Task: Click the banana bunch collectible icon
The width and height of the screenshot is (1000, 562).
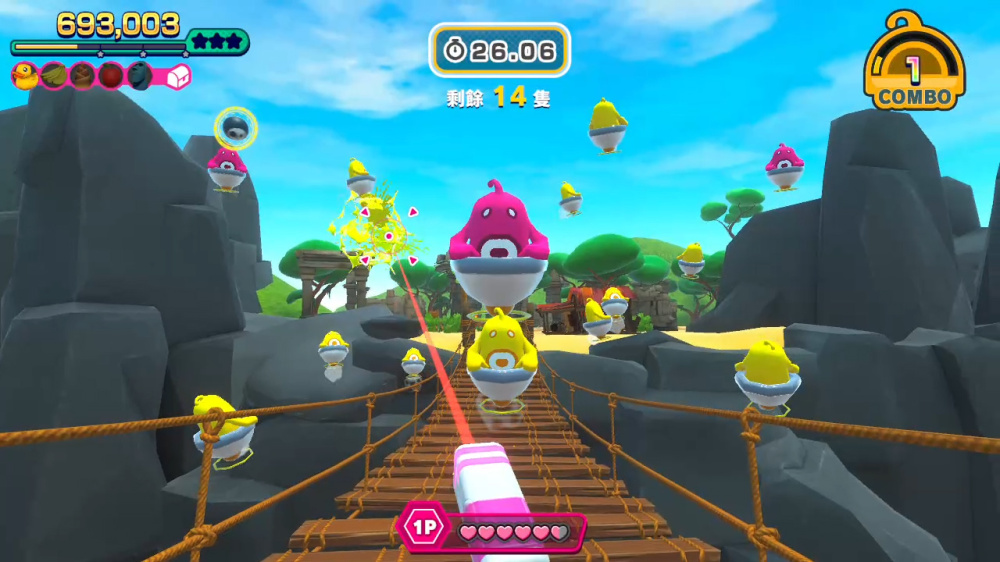Action: coord(54,75)
